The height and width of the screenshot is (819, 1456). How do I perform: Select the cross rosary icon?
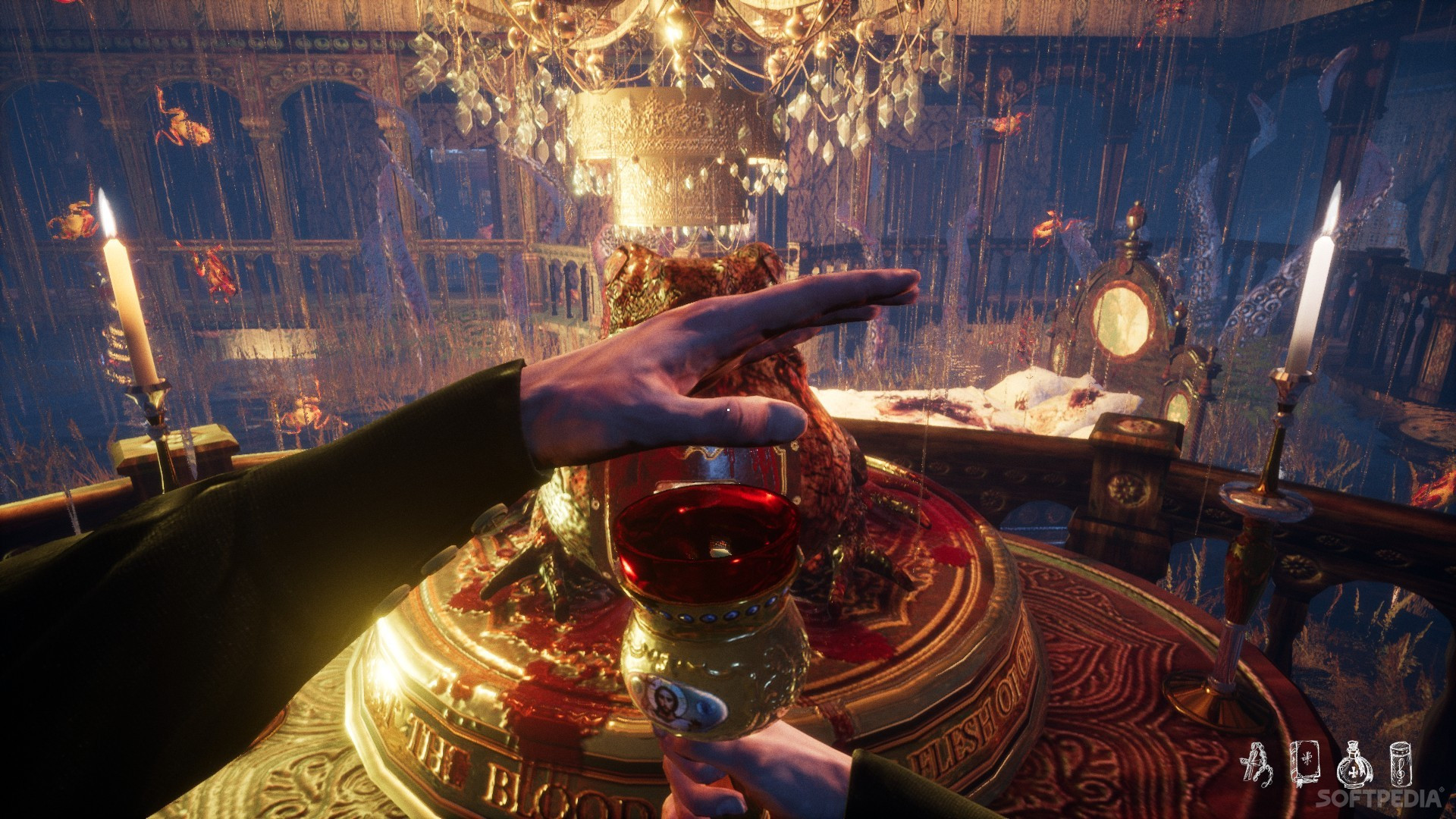pyautogui.click(x=1257, y=764)
